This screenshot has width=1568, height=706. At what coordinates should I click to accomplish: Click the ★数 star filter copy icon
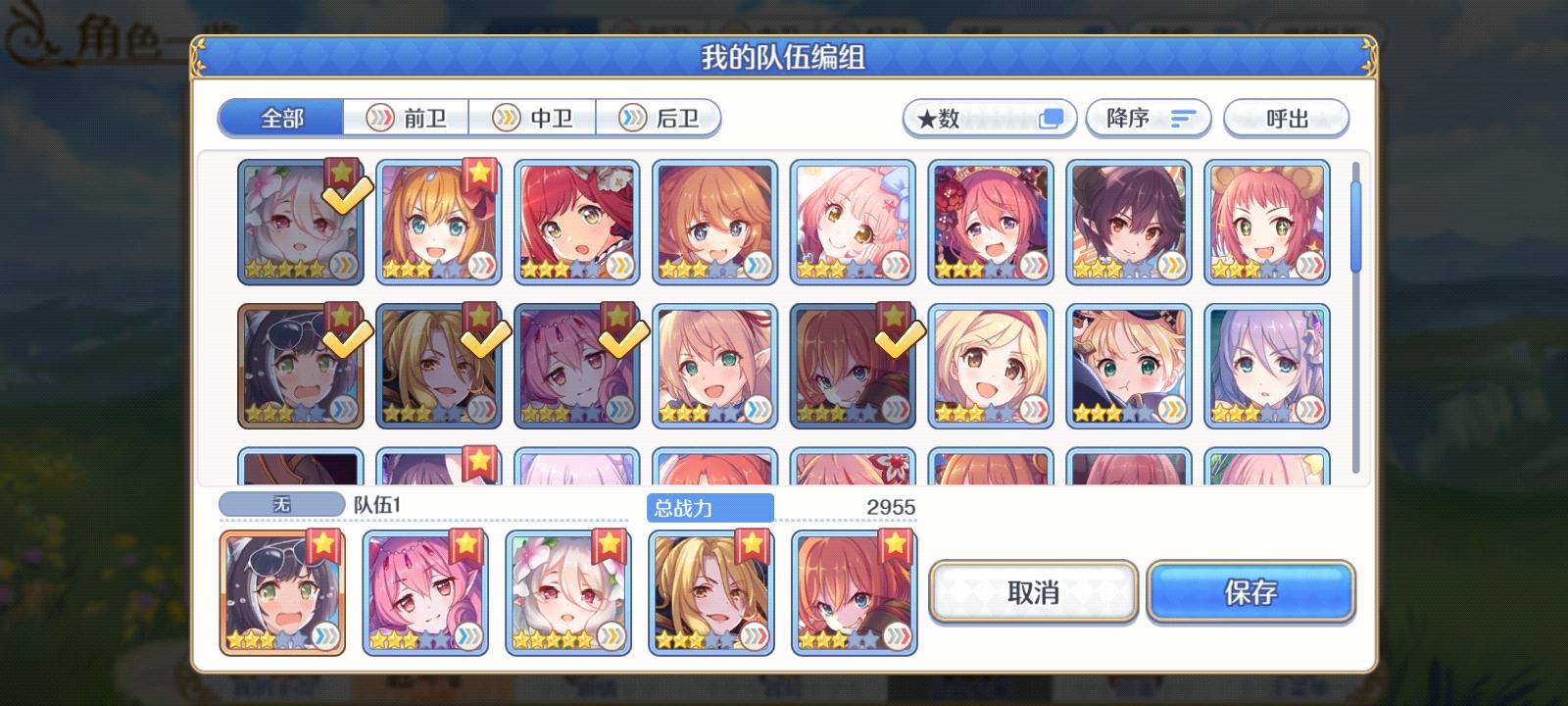[x=1051, y=118]
